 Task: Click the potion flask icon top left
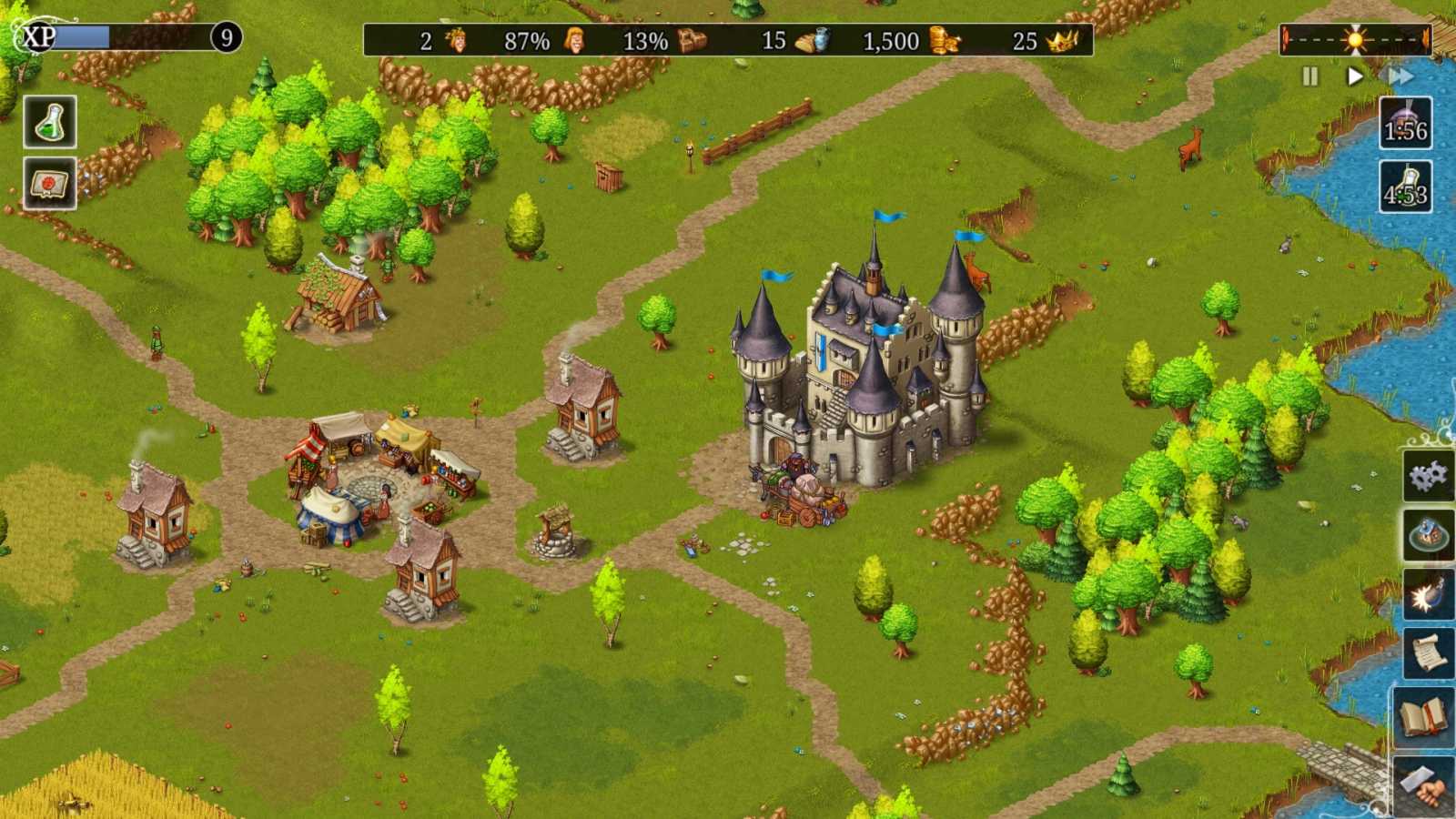[x=48, y=119]
